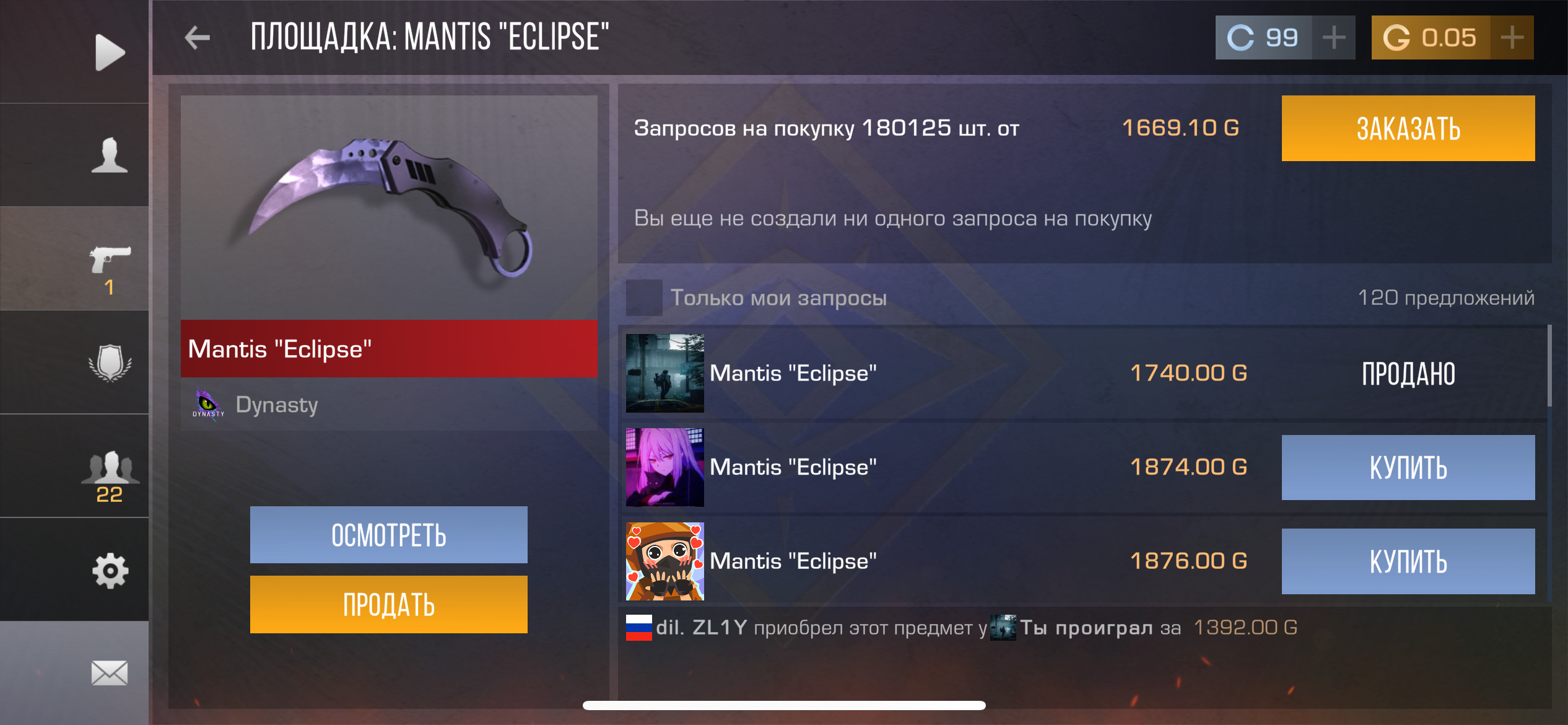Buy the Mantis Eclipse listed at 1876.00 G
Viewport: 1568px width, 725px height.
click(1408, 561)
